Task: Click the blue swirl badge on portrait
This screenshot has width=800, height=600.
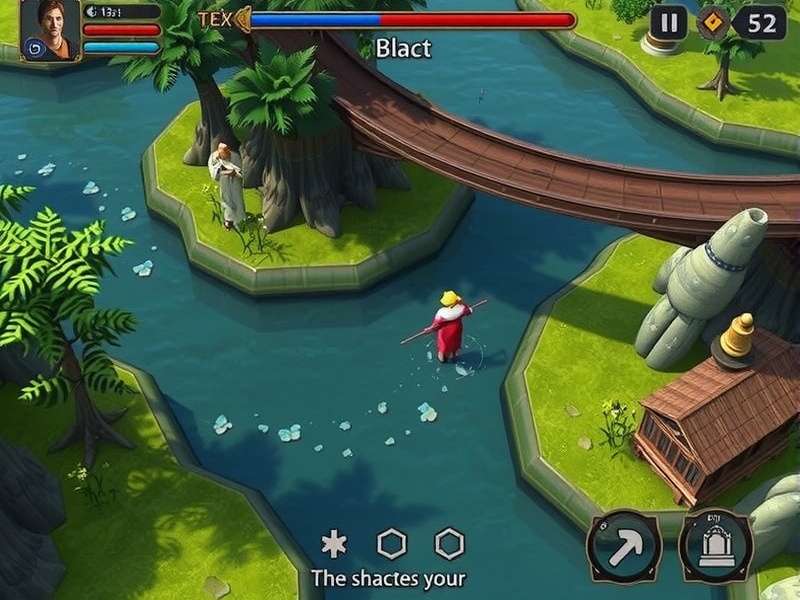Action: tap(34, 47)
